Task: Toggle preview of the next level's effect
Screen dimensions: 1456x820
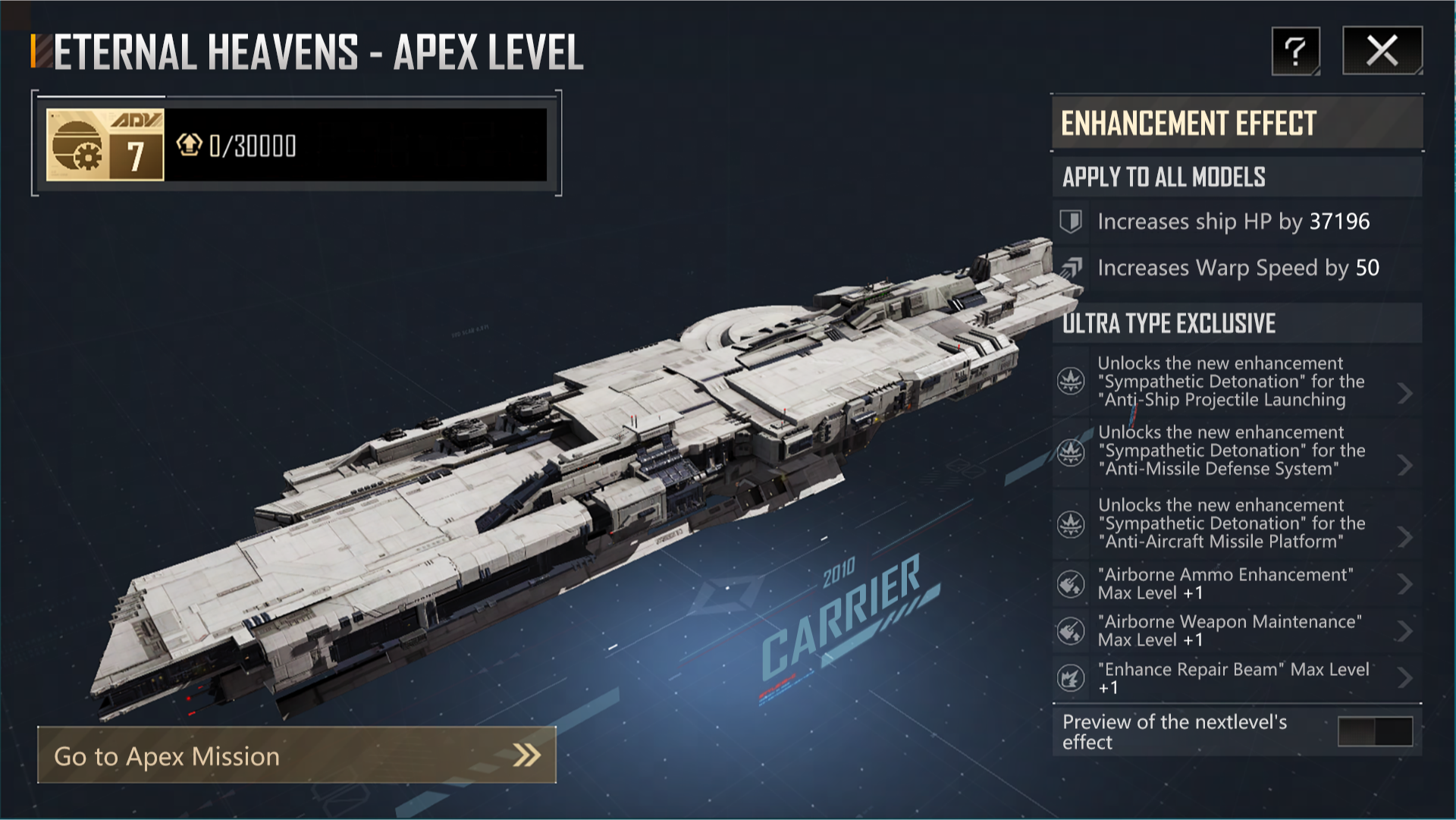Action: pos(1375,732)
